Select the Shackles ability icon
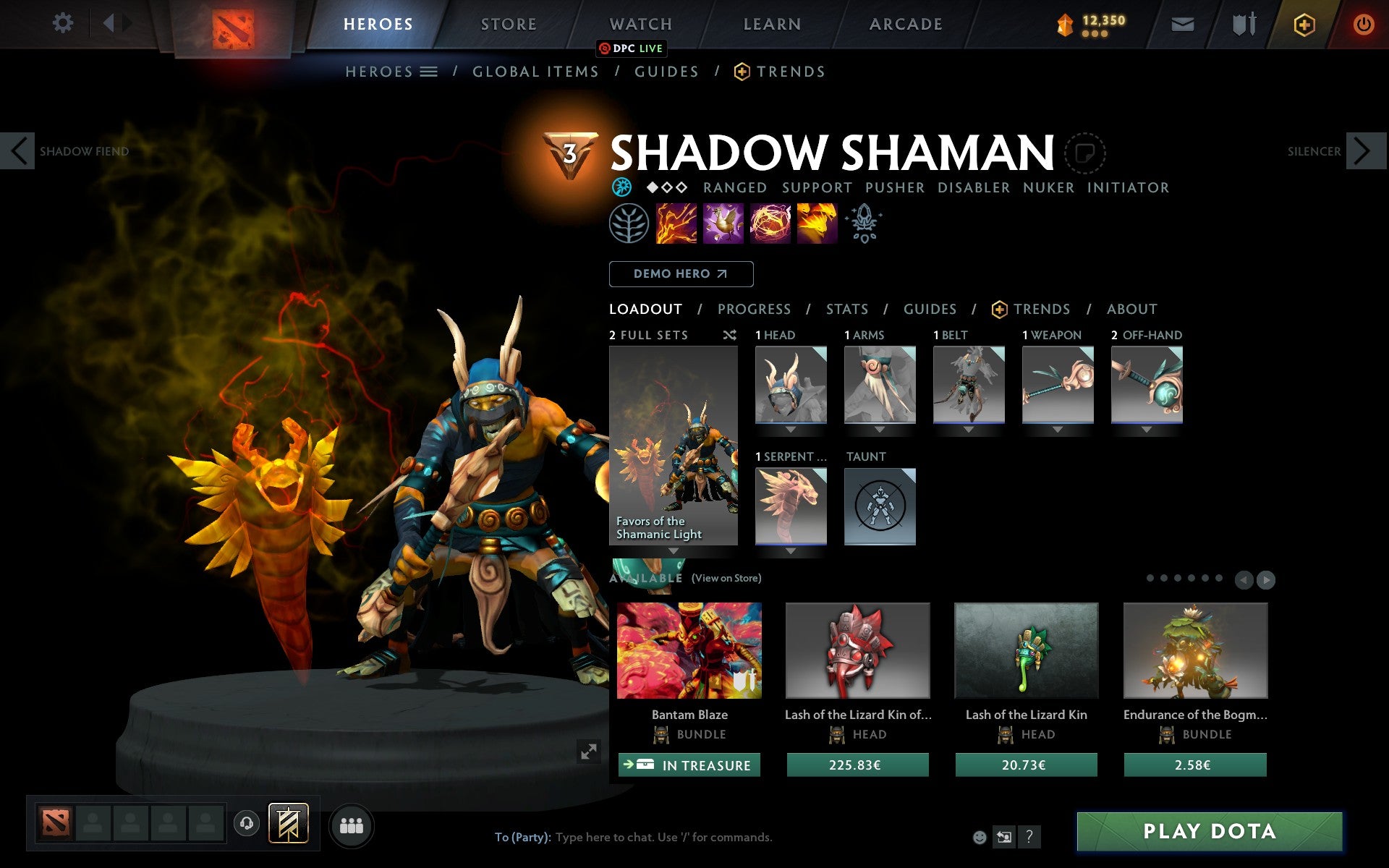 click(770, 224)
